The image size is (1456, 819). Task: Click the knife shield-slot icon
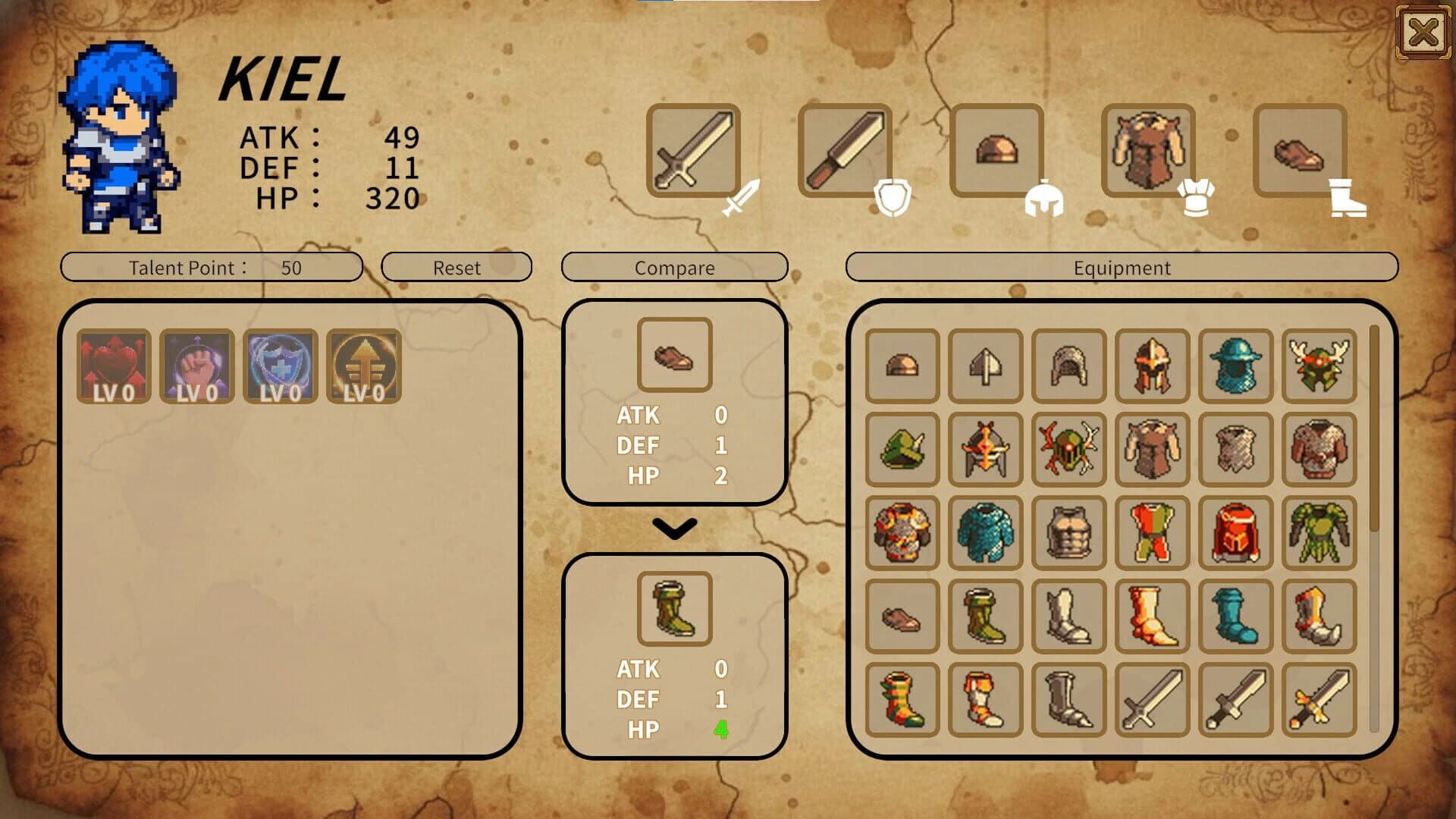[x=844, y=152]
